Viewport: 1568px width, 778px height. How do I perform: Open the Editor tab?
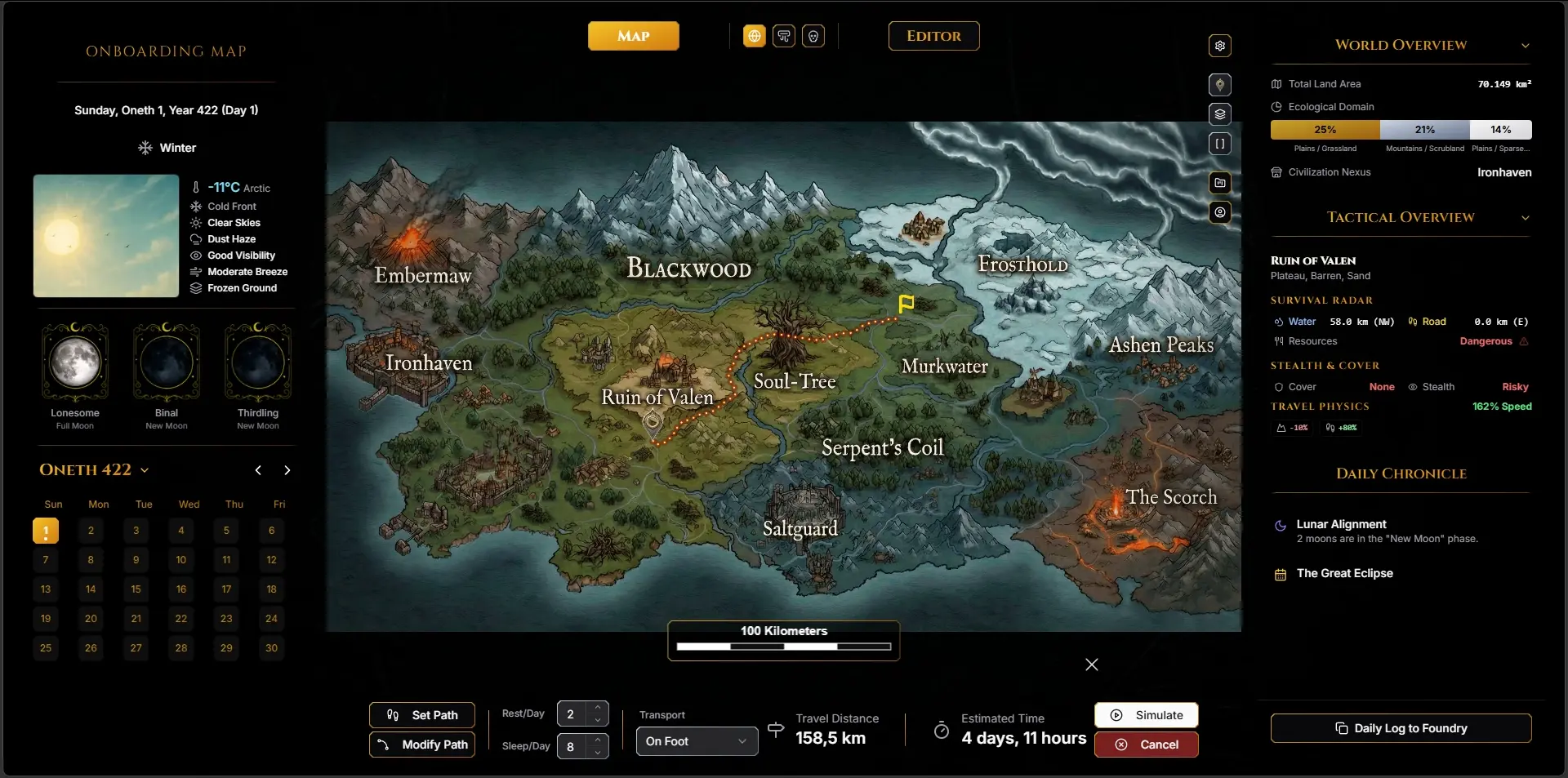[x=933, y=36]
